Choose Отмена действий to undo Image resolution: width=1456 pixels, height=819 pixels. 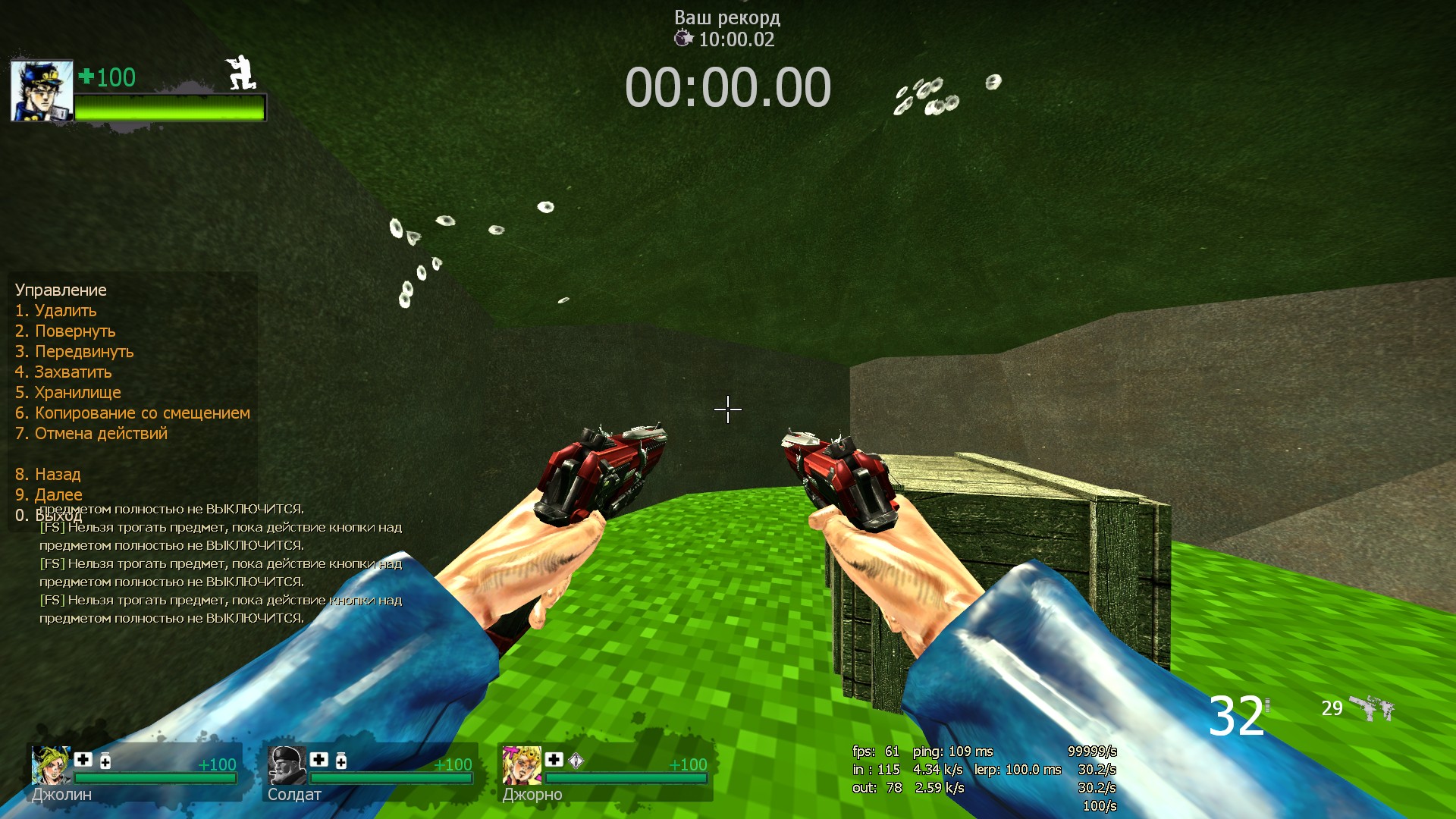tap(91, 434)
